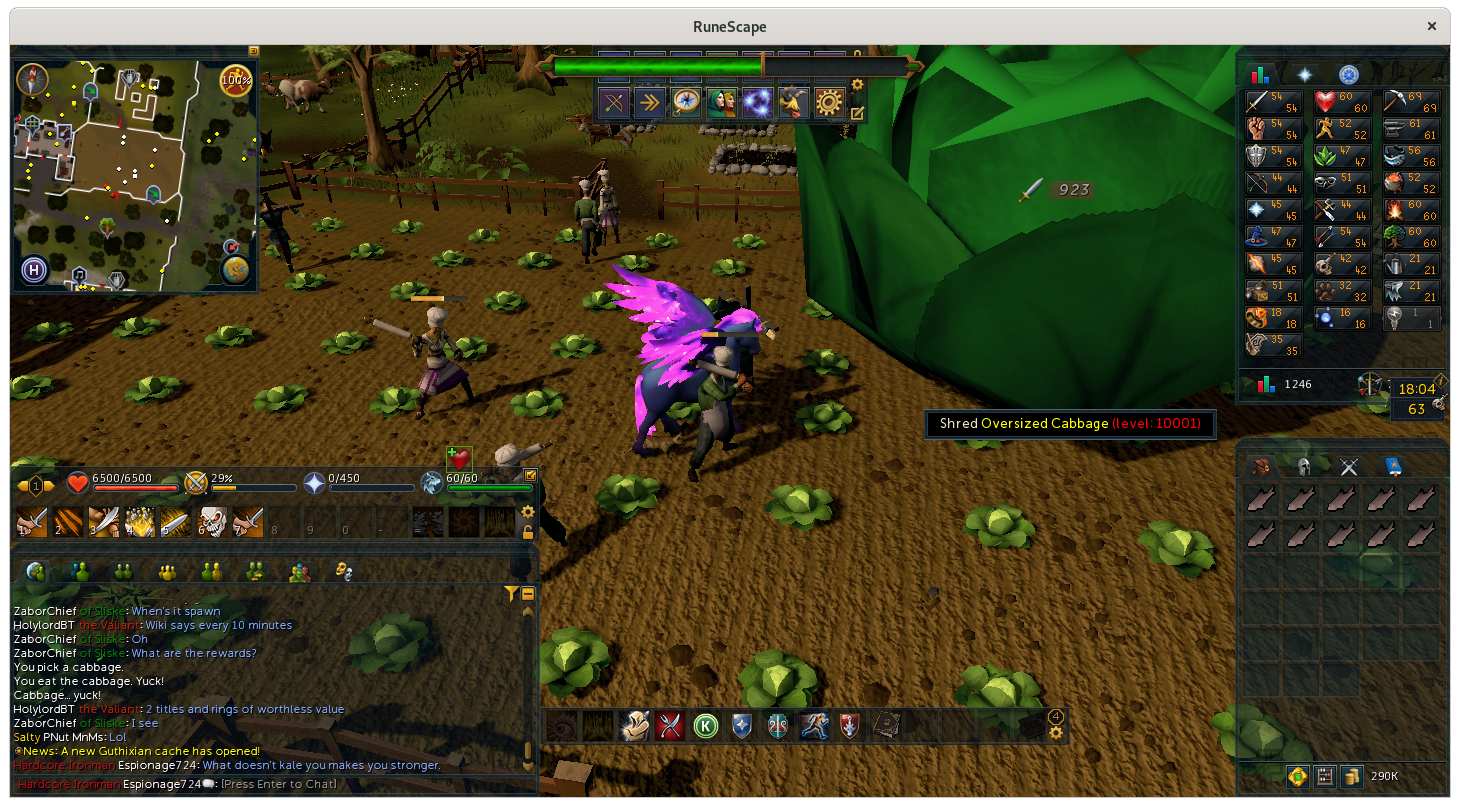Open the chat filter funnel

tap(511, 594)
